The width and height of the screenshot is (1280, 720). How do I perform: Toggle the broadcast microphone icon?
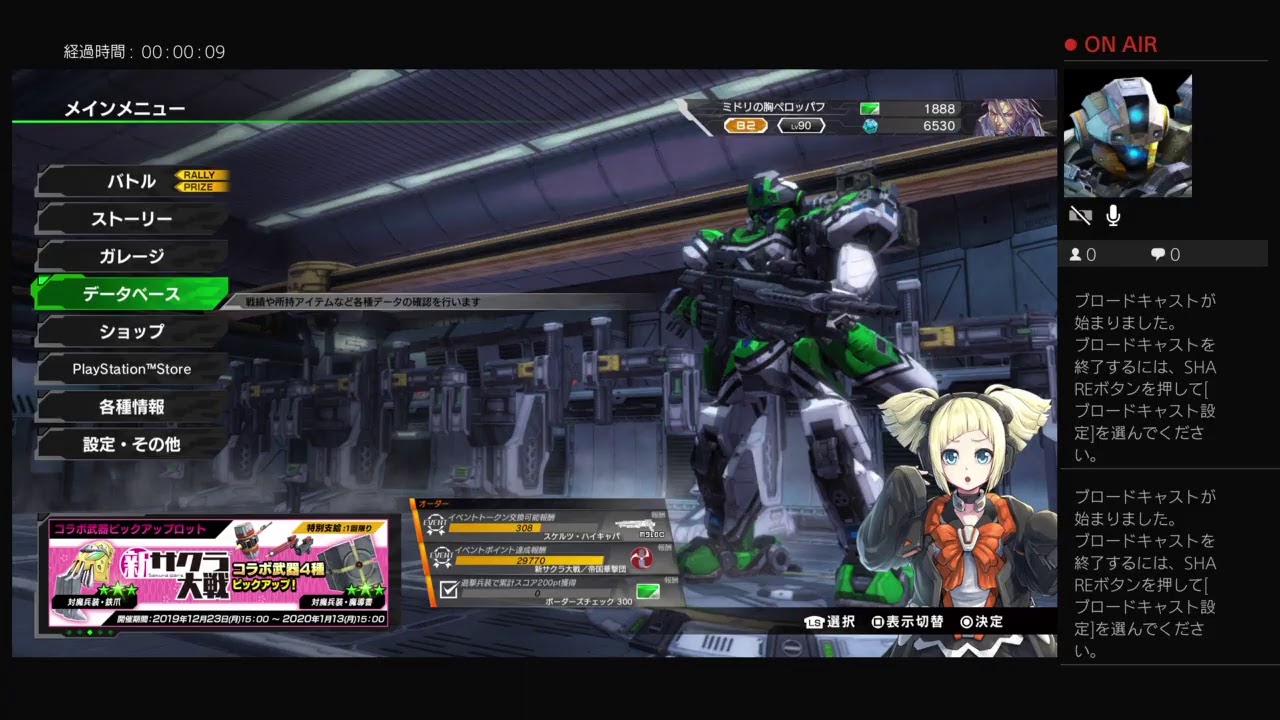click(x=1113, y=215)
